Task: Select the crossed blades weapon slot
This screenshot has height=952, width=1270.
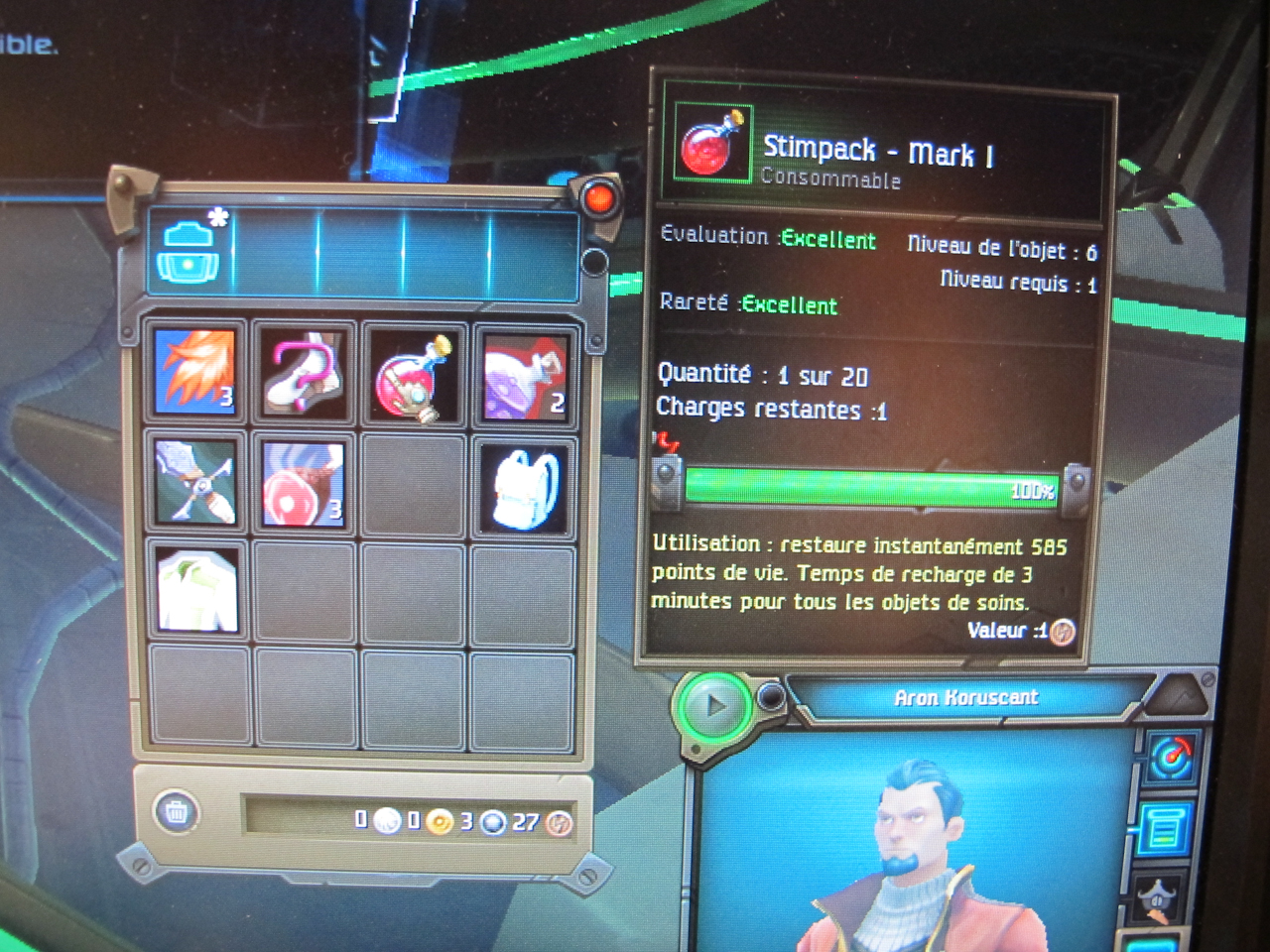Action: point(195,482)
